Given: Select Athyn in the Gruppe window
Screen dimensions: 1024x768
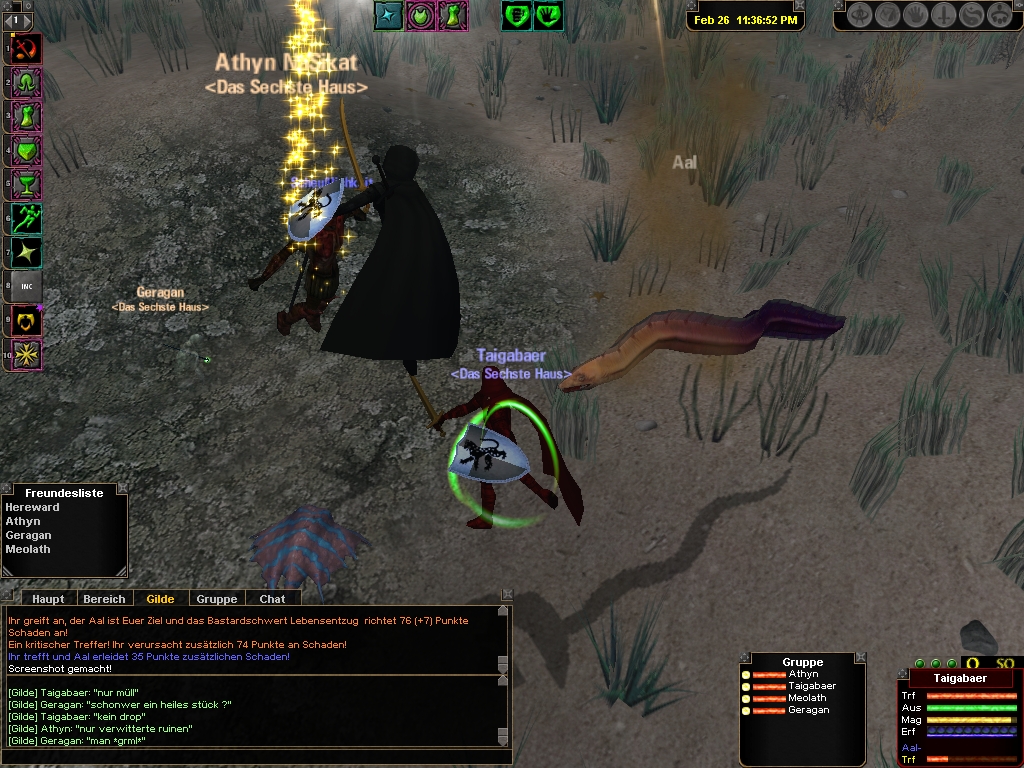Looking at the screenshot, I should tap(802, 674).
